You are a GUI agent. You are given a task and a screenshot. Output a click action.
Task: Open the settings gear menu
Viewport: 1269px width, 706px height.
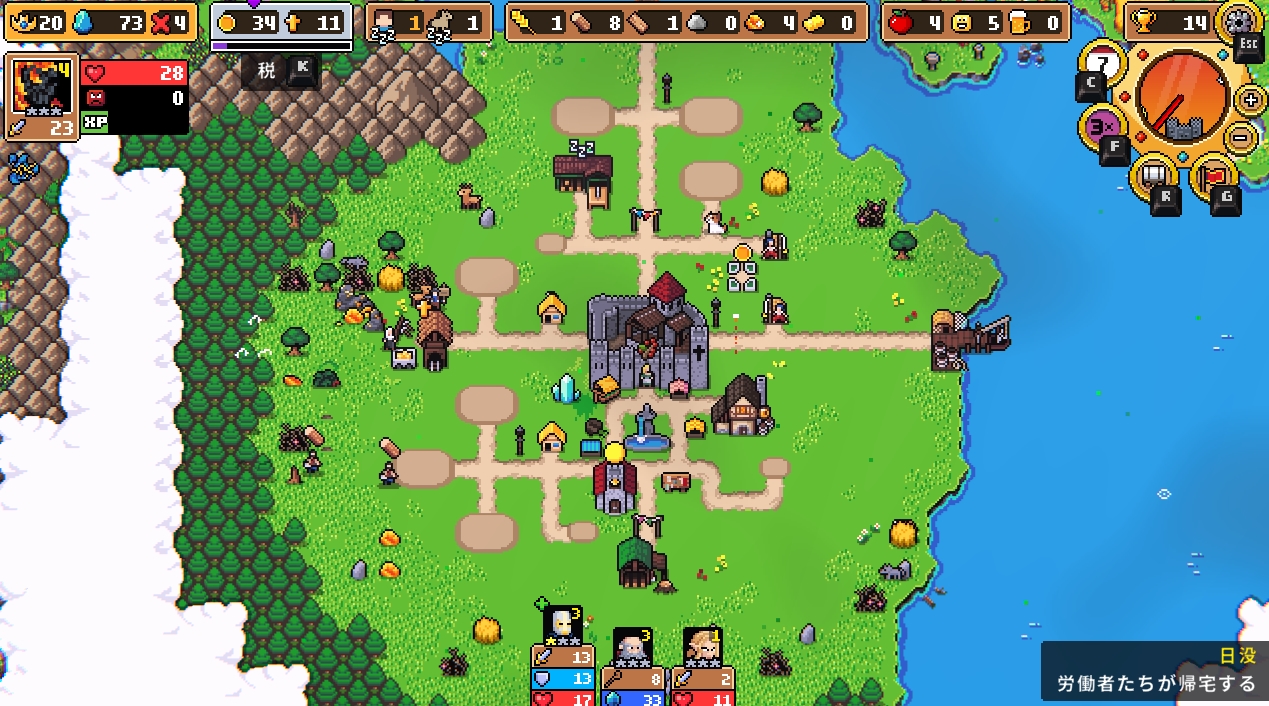[x=1240, y=21]
